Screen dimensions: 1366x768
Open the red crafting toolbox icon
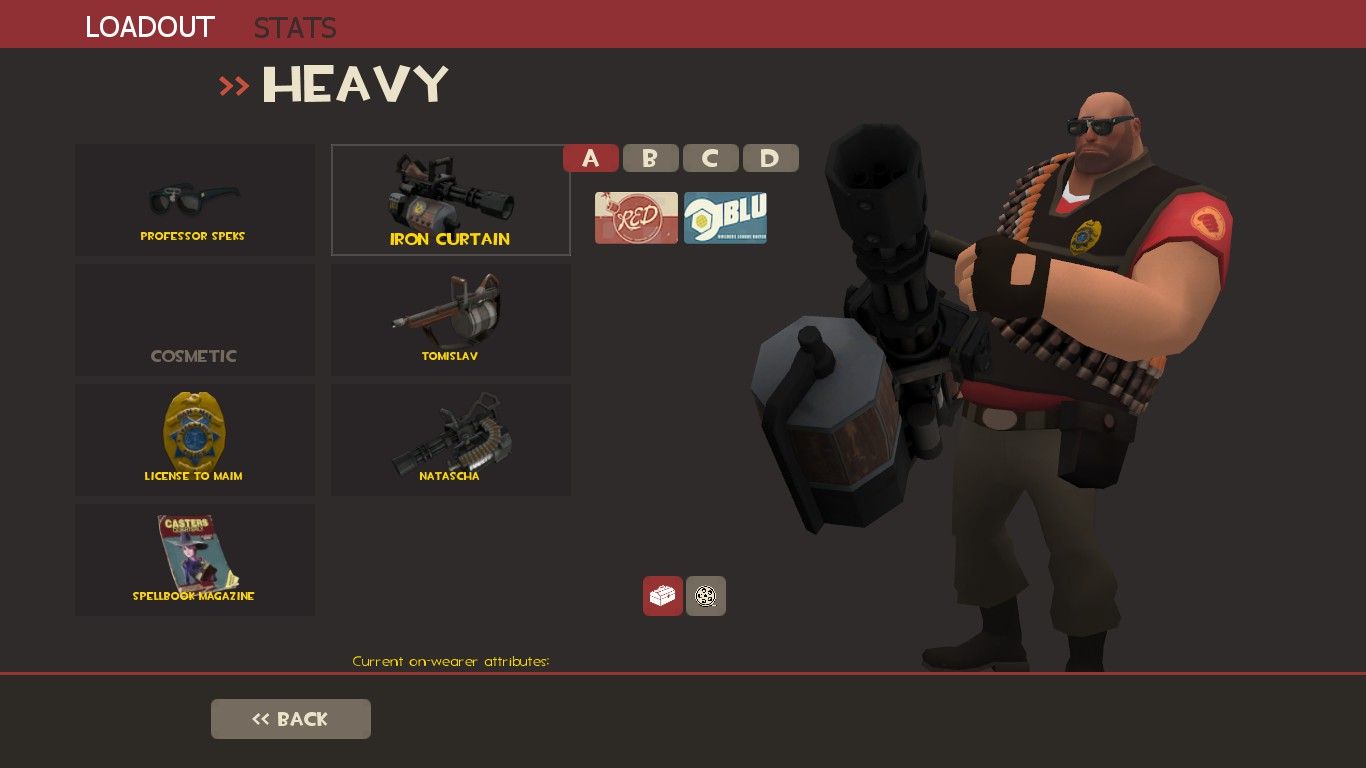[663, 596]
